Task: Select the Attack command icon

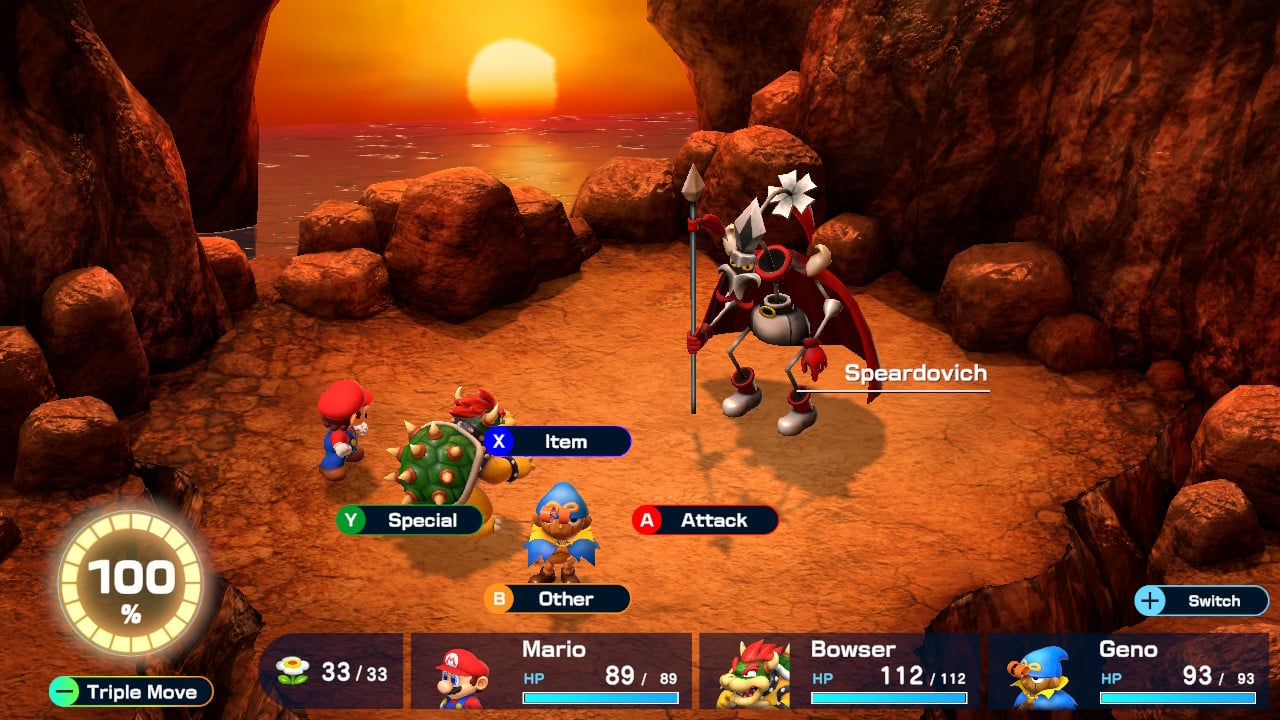Action: pos(649,520)
